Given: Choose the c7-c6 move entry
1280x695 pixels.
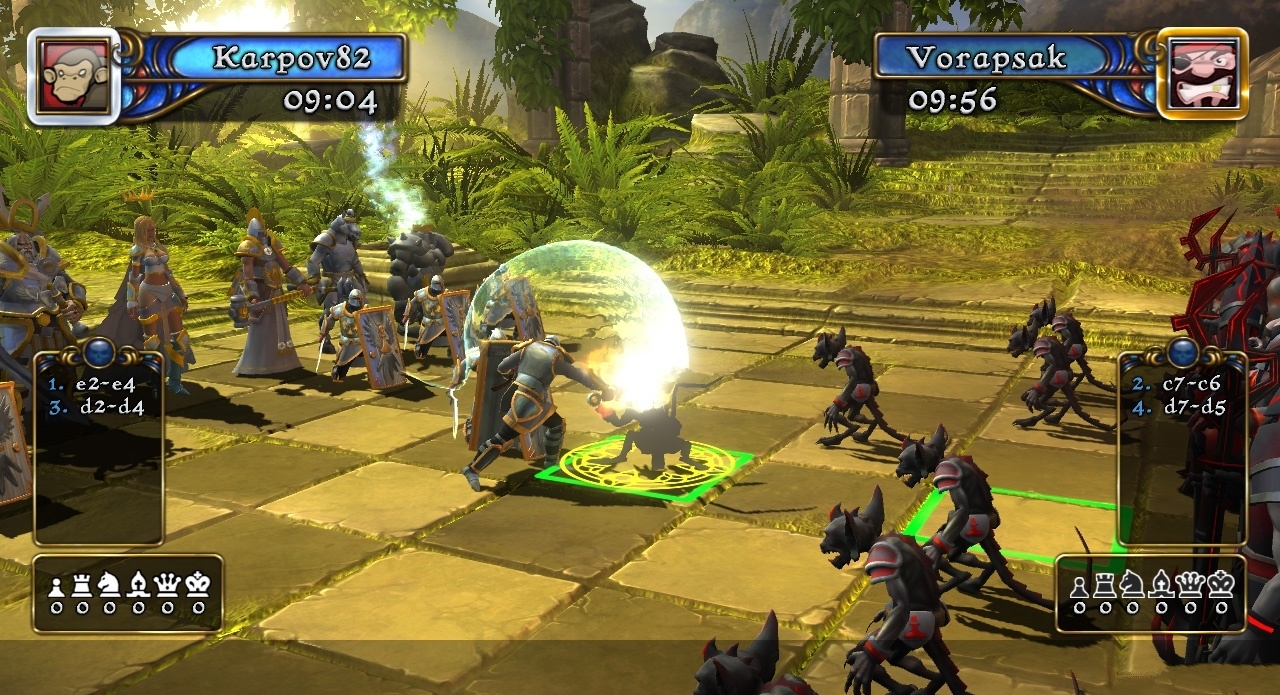Looking at the screenshot, I should (1189, 383).
